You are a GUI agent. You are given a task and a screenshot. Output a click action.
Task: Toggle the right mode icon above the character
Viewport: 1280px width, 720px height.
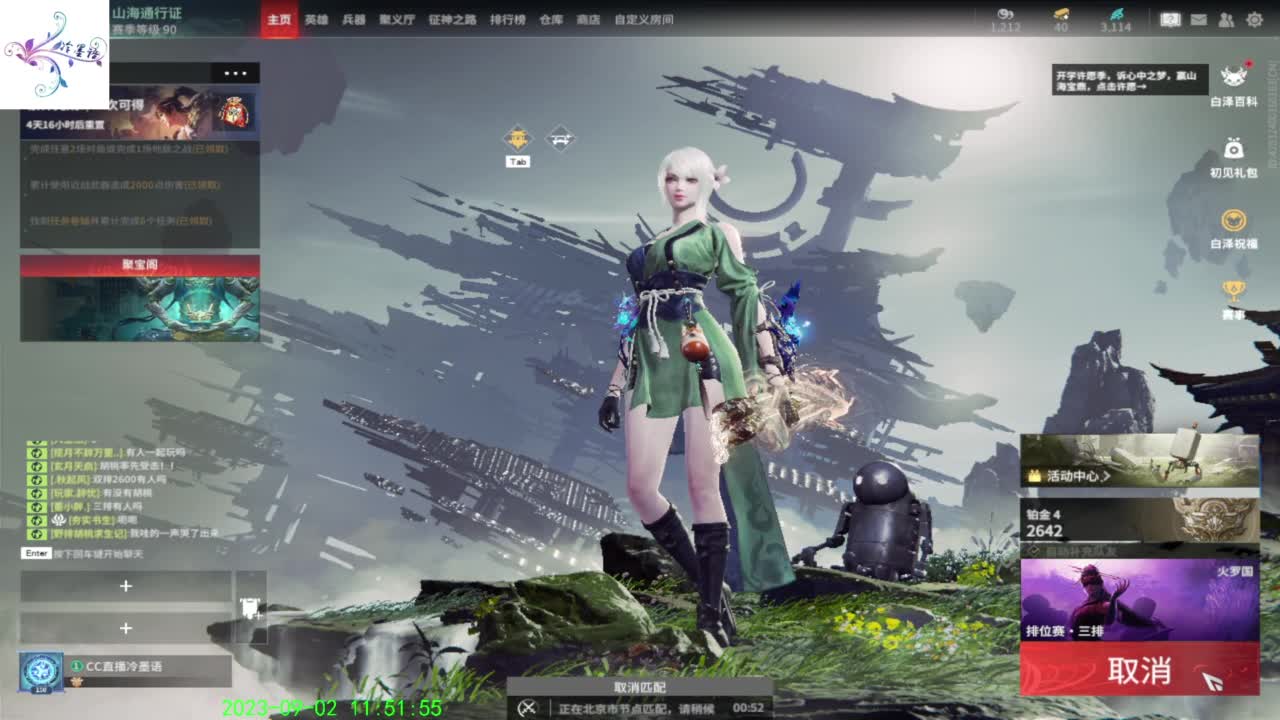pyautogui.click(x=560, y=137)
